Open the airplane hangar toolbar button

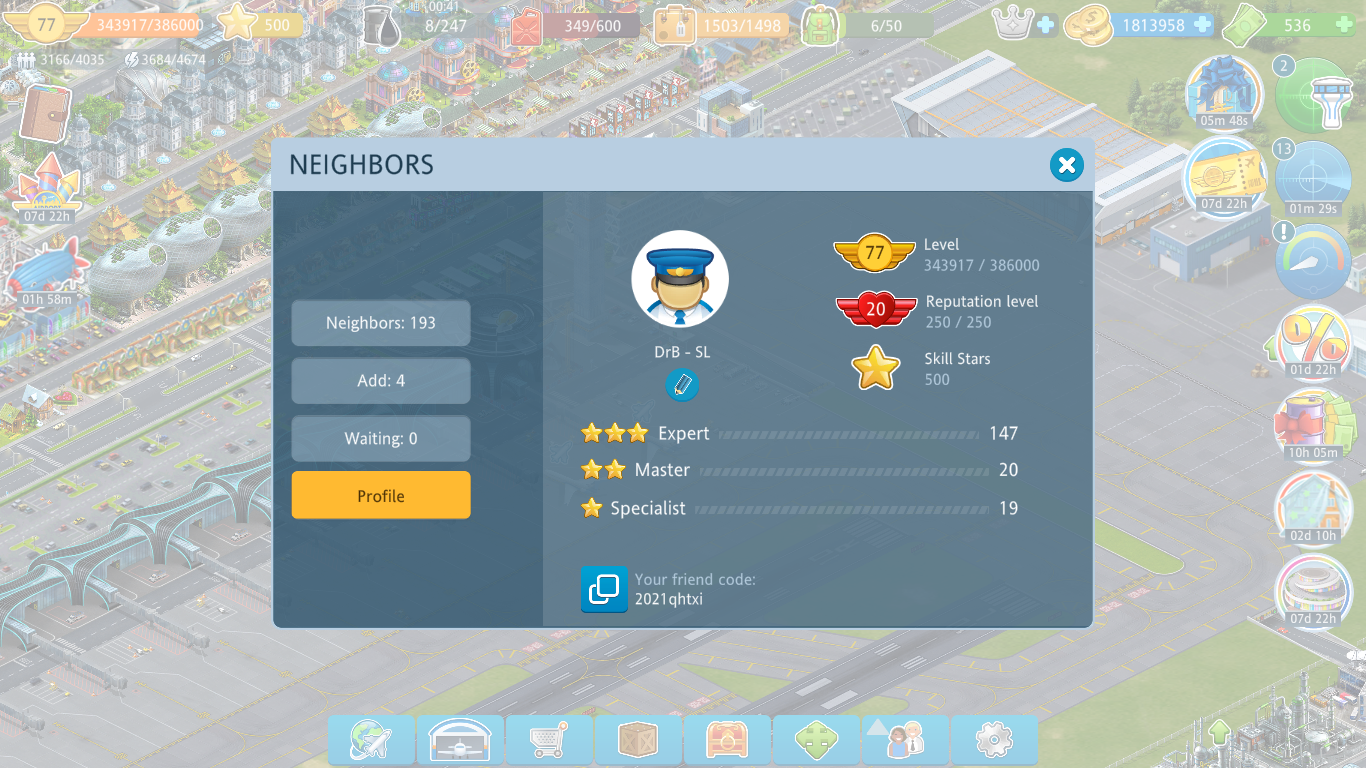(460, 741)
